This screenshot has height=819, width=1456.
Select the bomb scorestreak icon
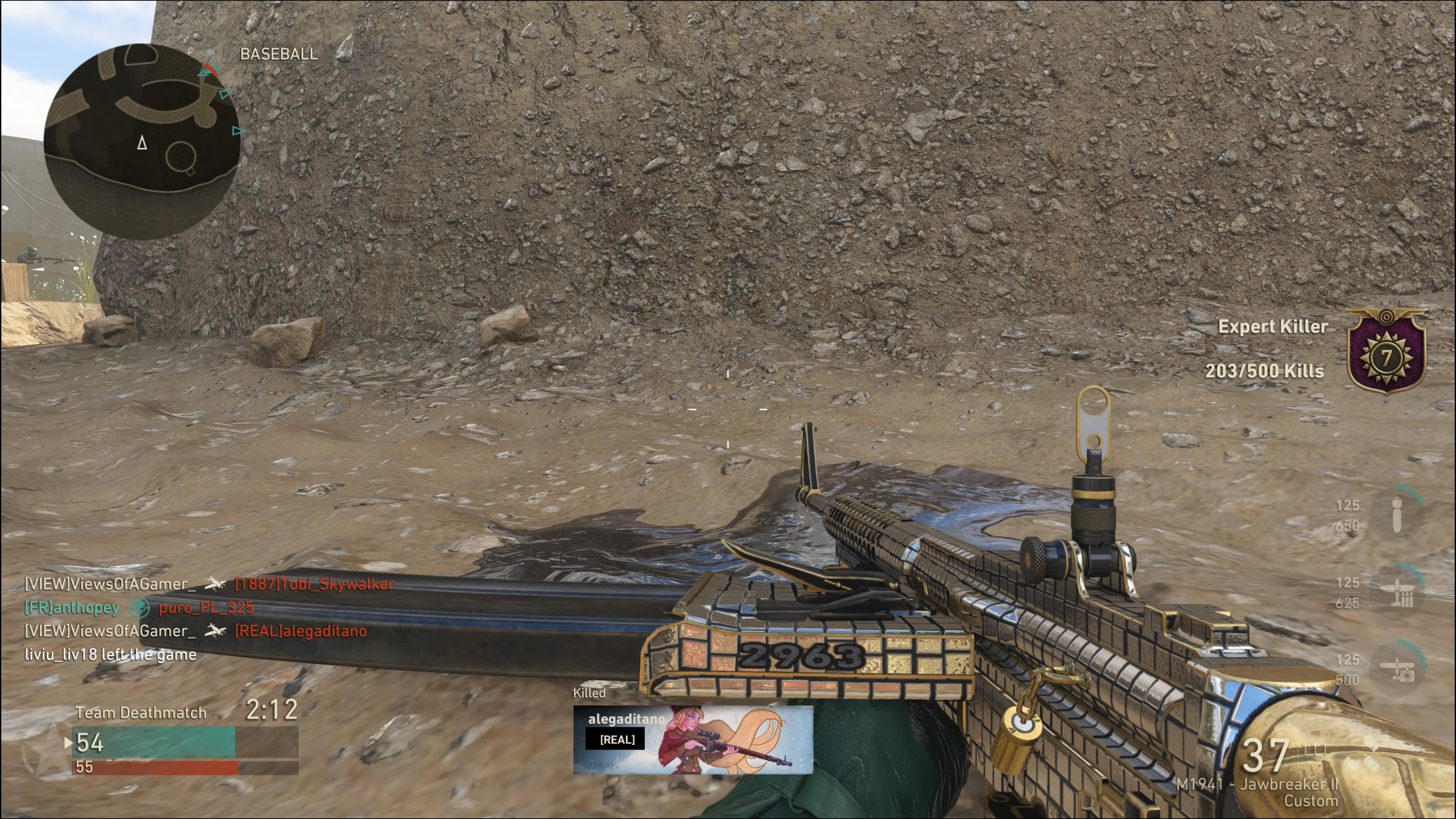pos(1397,515)
